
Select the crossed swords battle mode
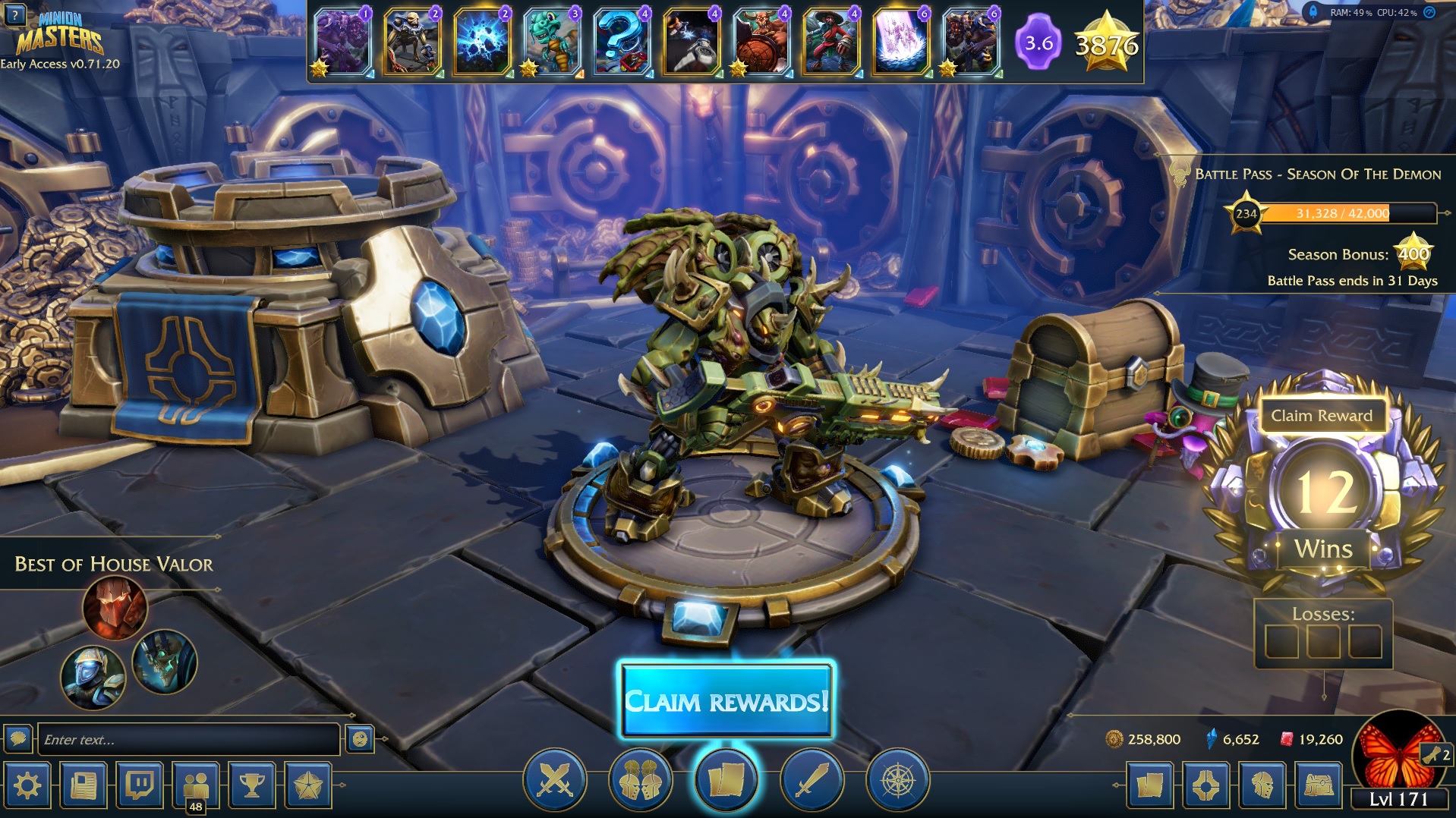click(x=555, y=780)
